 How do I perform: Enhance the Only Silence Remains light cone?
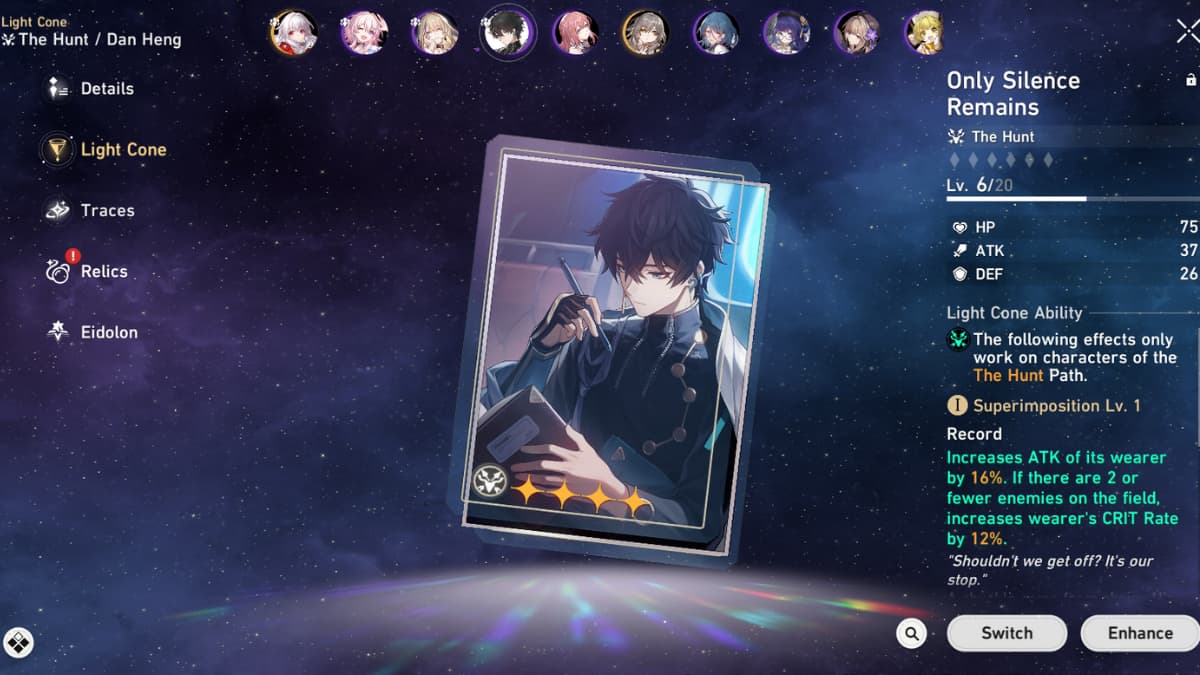1139,633
